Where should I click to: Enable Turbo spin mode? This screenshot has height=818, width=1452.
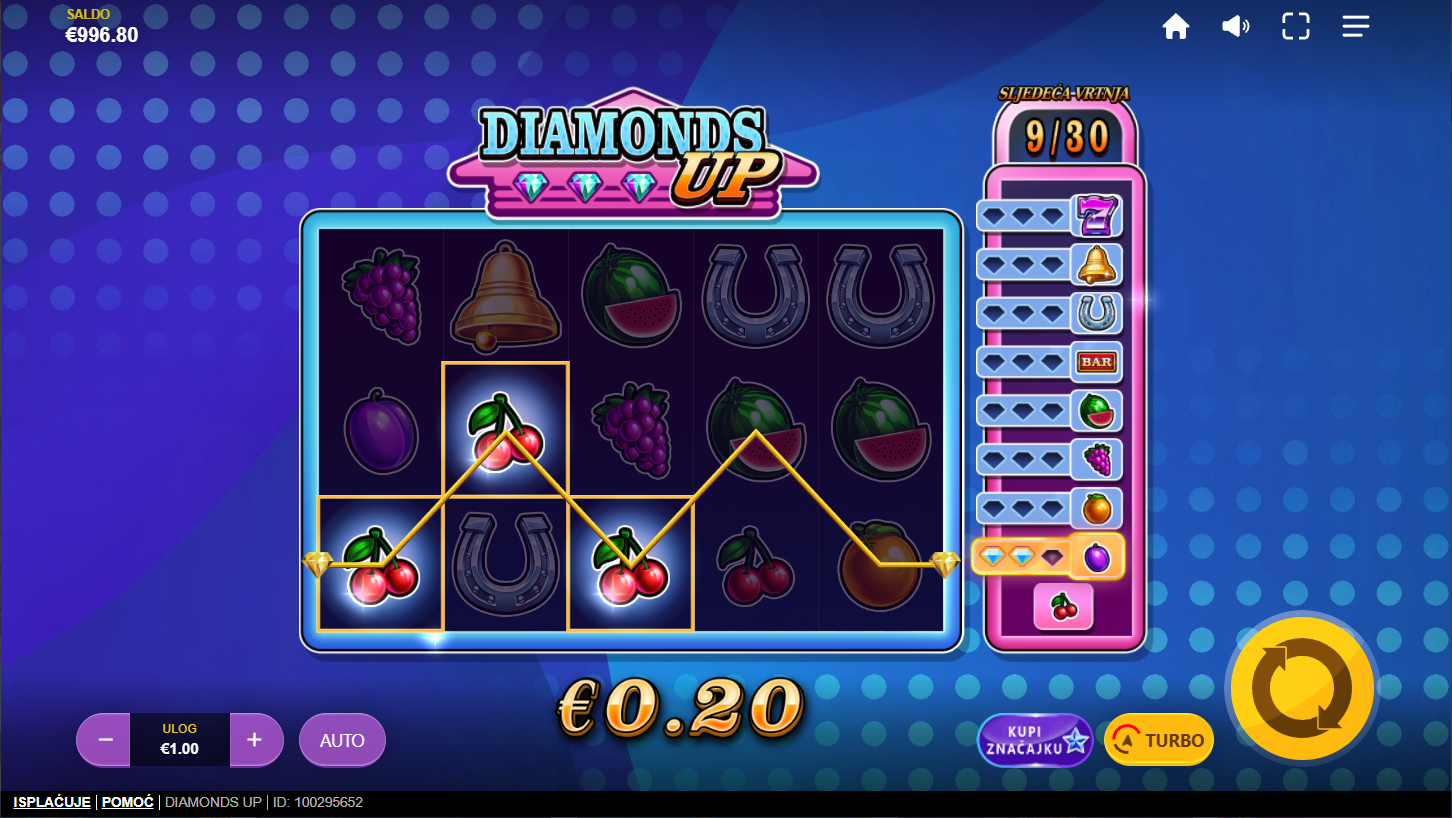pos(1159,740)
